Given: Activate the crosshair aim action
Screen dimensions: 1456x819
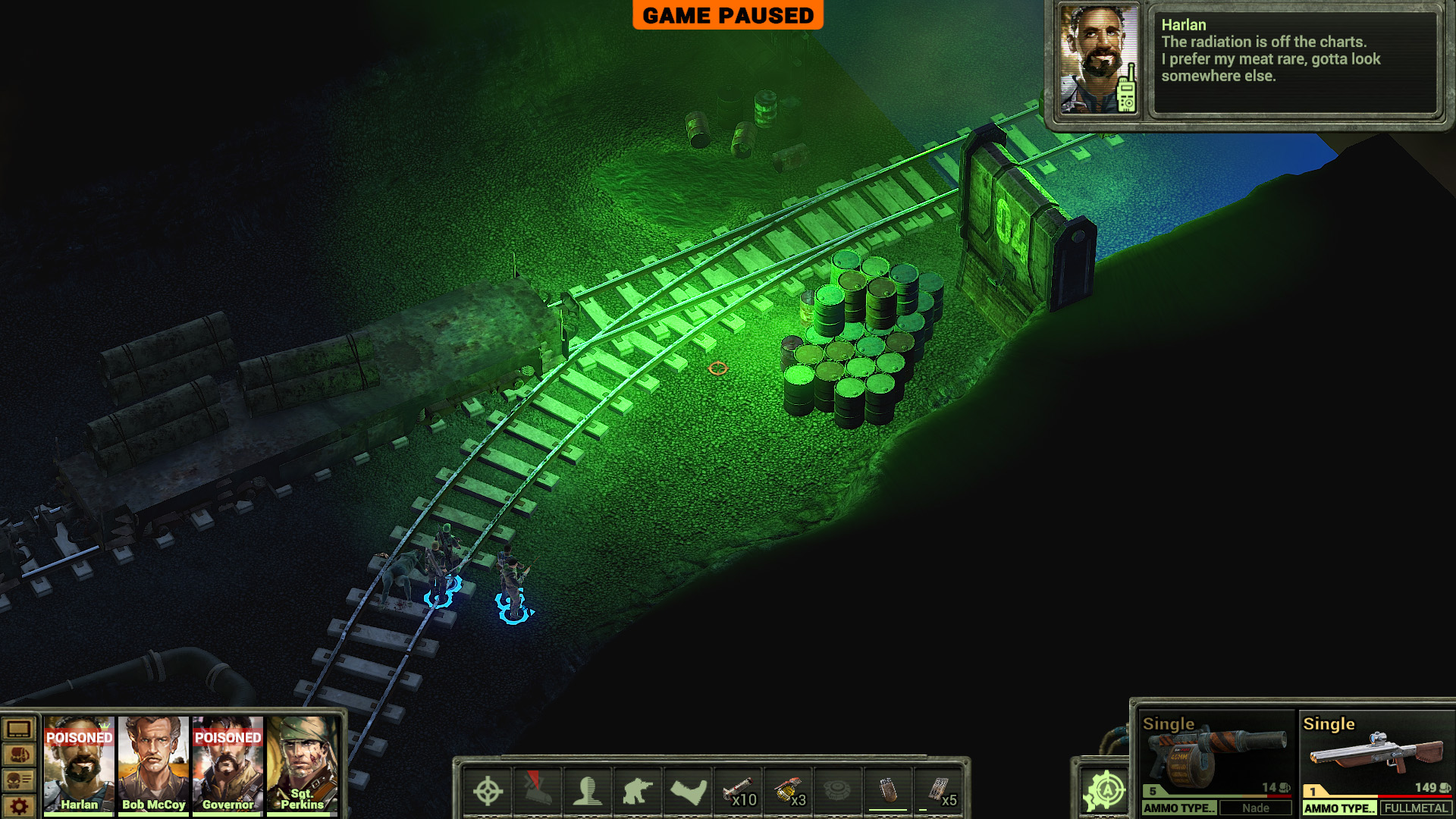Looking at the screenshot, I should click(488, 792).
